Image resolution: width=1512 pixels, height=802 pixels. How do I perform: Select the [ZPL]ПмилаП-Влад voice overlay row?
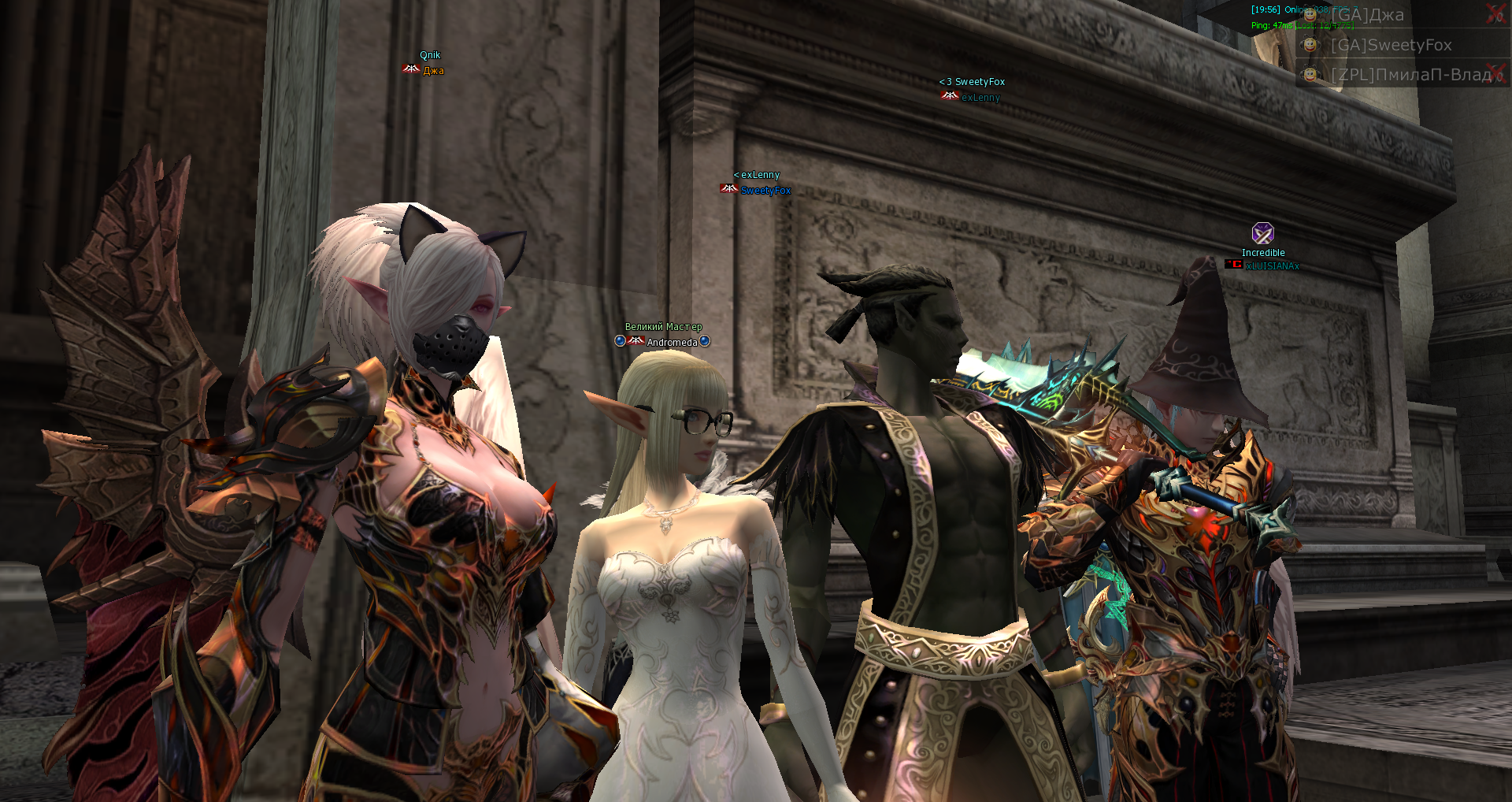1410,75
